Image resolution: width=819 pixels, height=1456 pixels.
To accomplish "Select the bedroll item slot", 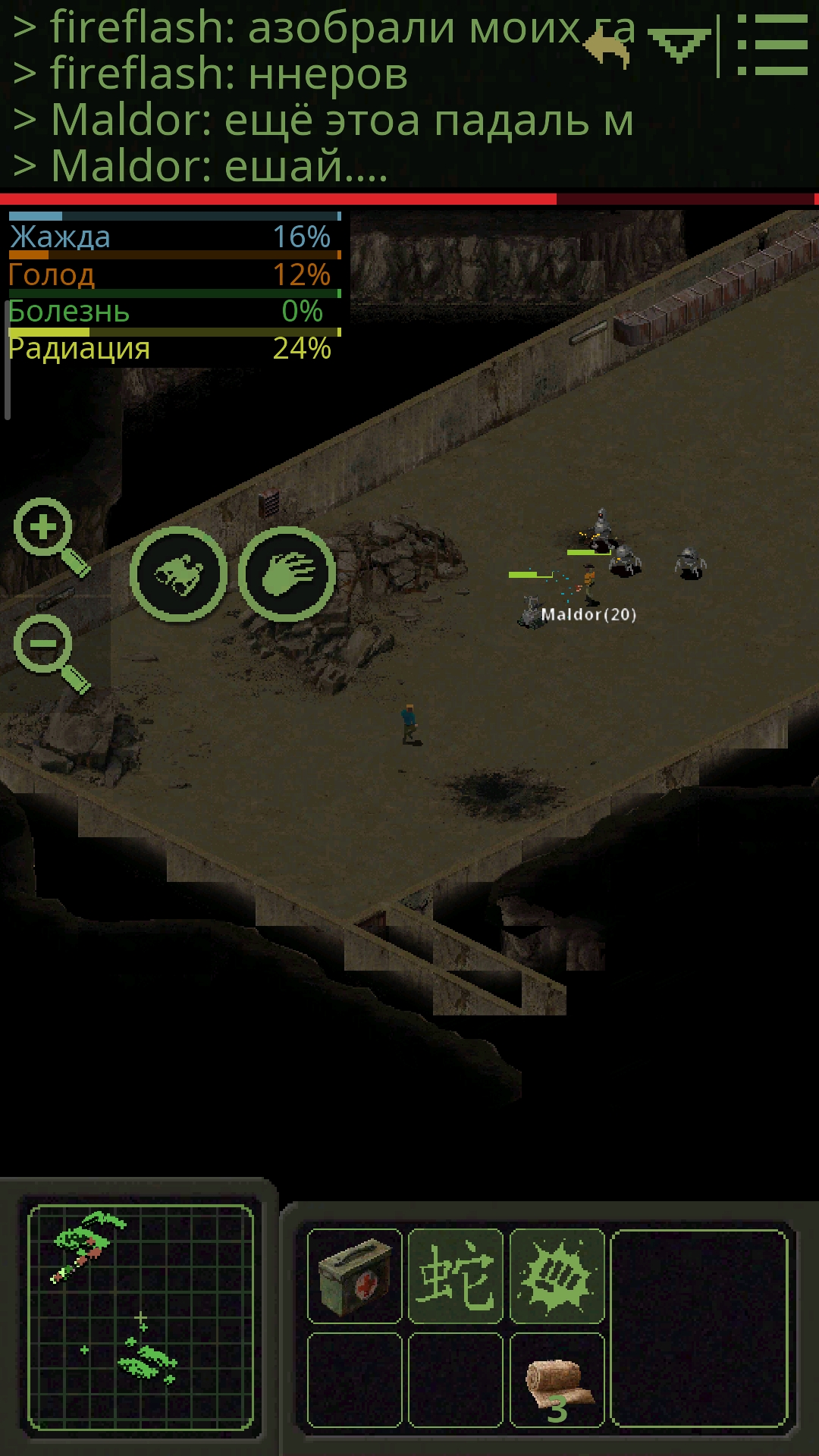I will coord(557,1380).
